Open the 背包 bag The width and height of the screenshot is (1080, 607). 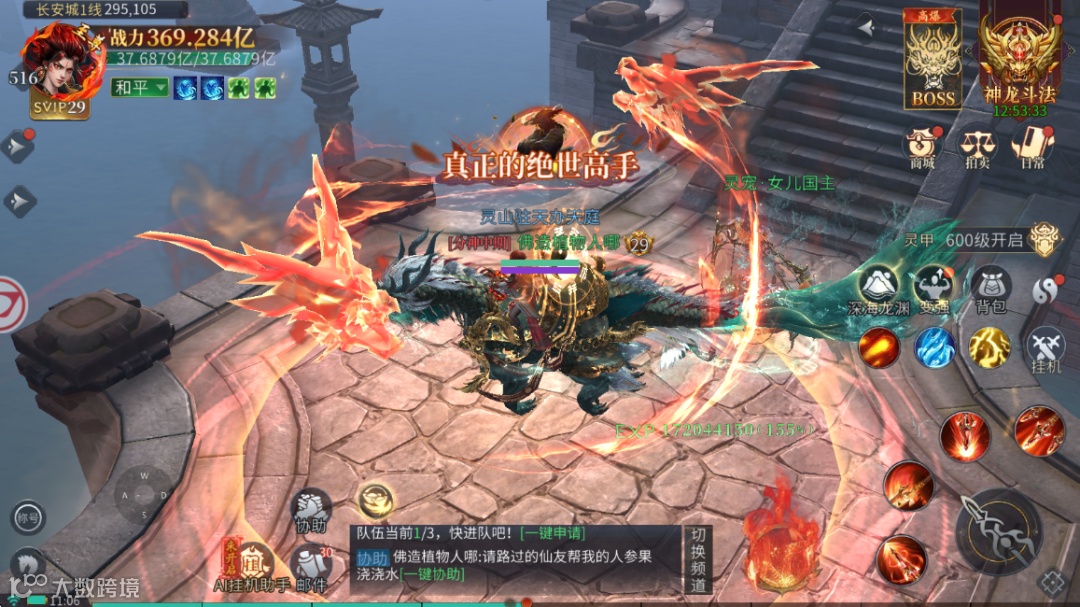tap(990, 290)
